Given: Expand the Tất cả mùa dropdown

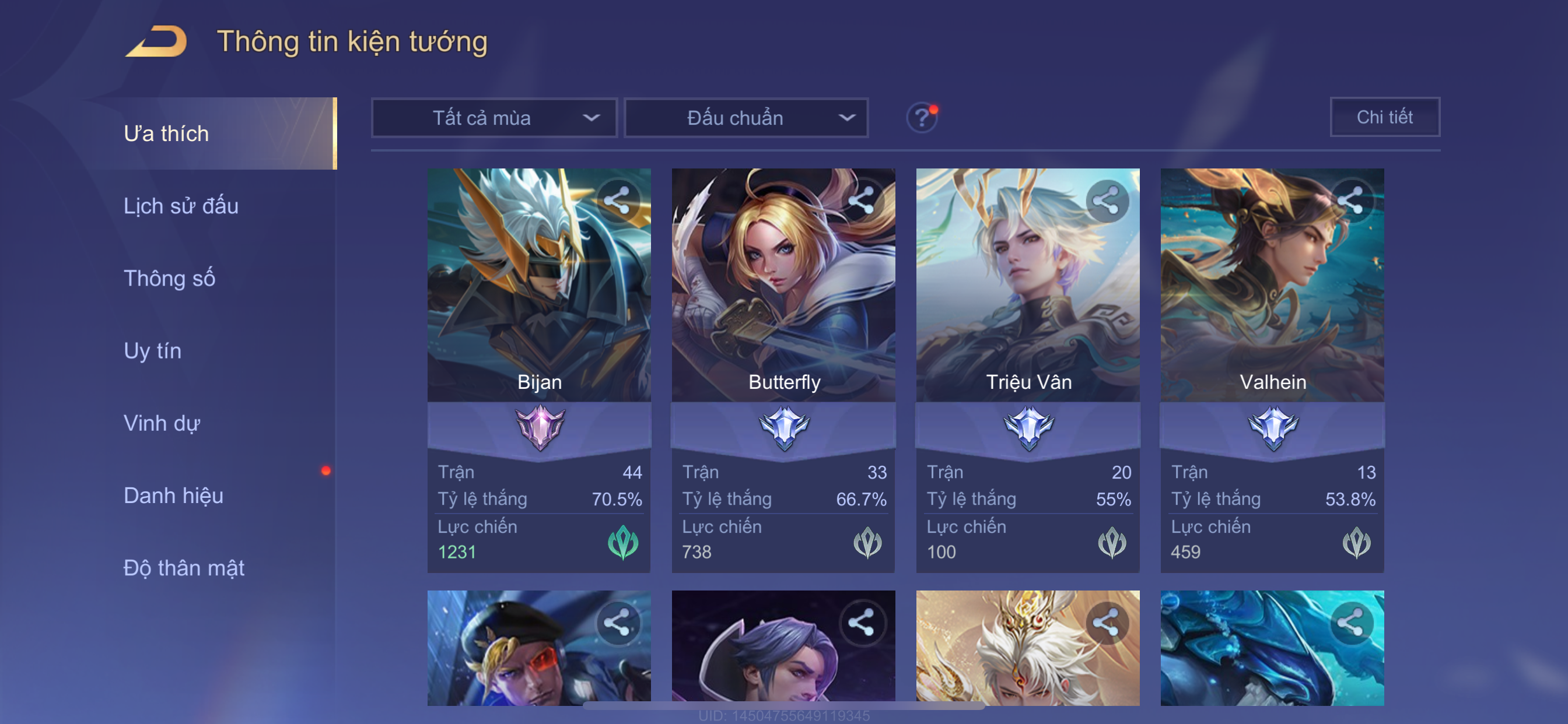Looking at the screenshot, I should [x=494, y=118].
